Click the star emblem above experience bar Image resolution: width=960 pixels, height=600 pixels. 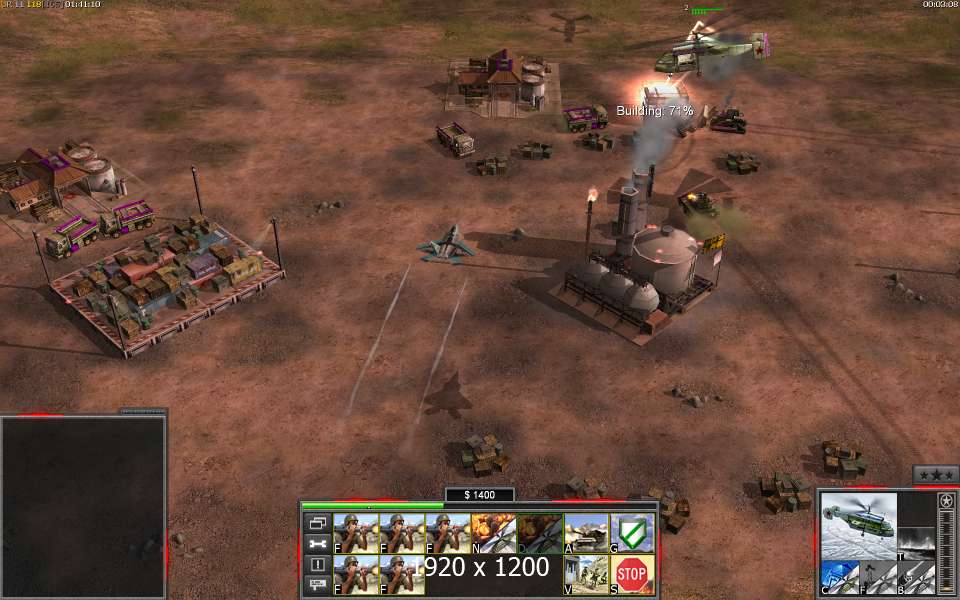click(946, 500)
